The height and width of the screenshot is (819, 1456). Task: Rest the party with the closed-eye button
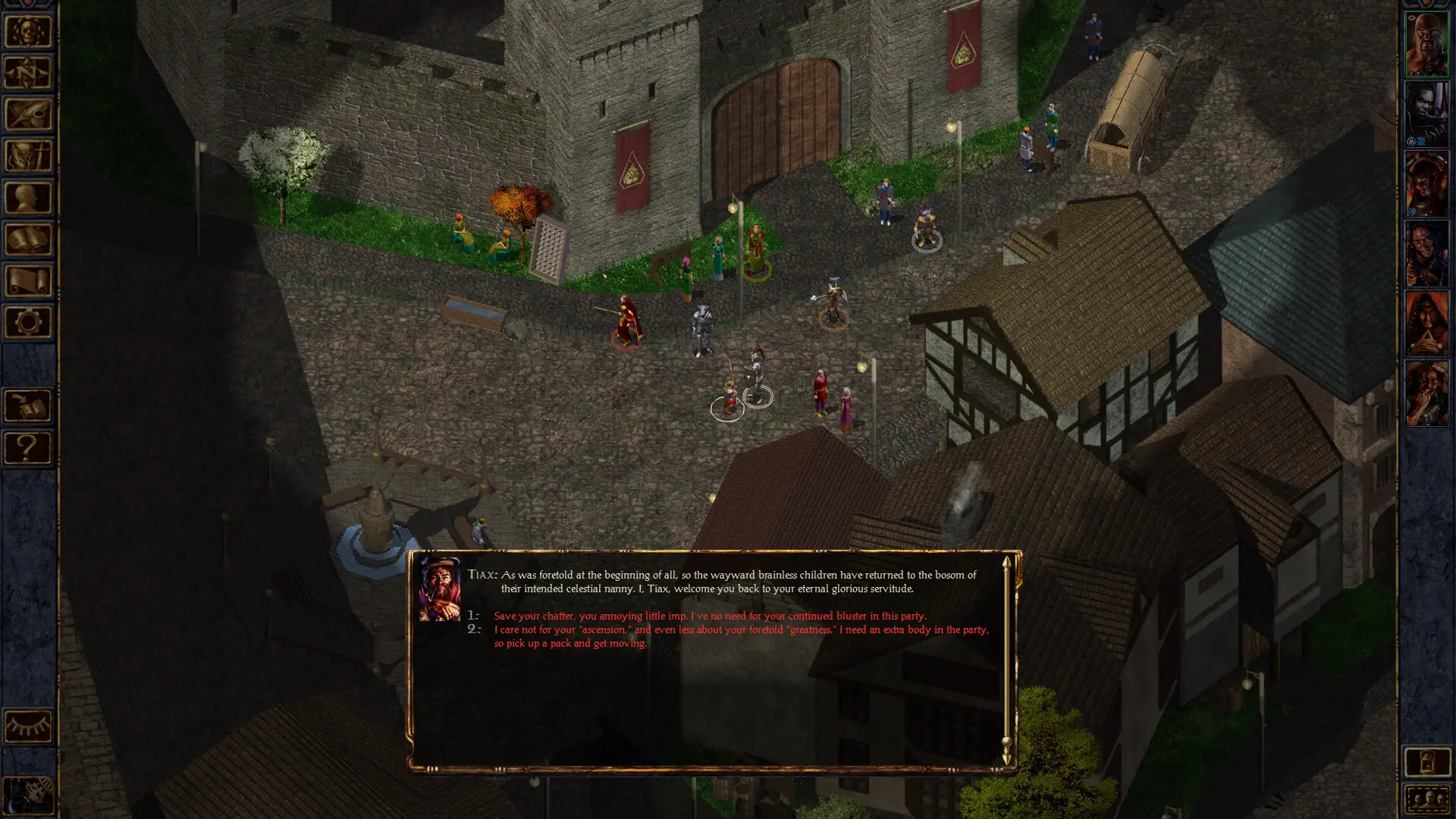[28, 726]
